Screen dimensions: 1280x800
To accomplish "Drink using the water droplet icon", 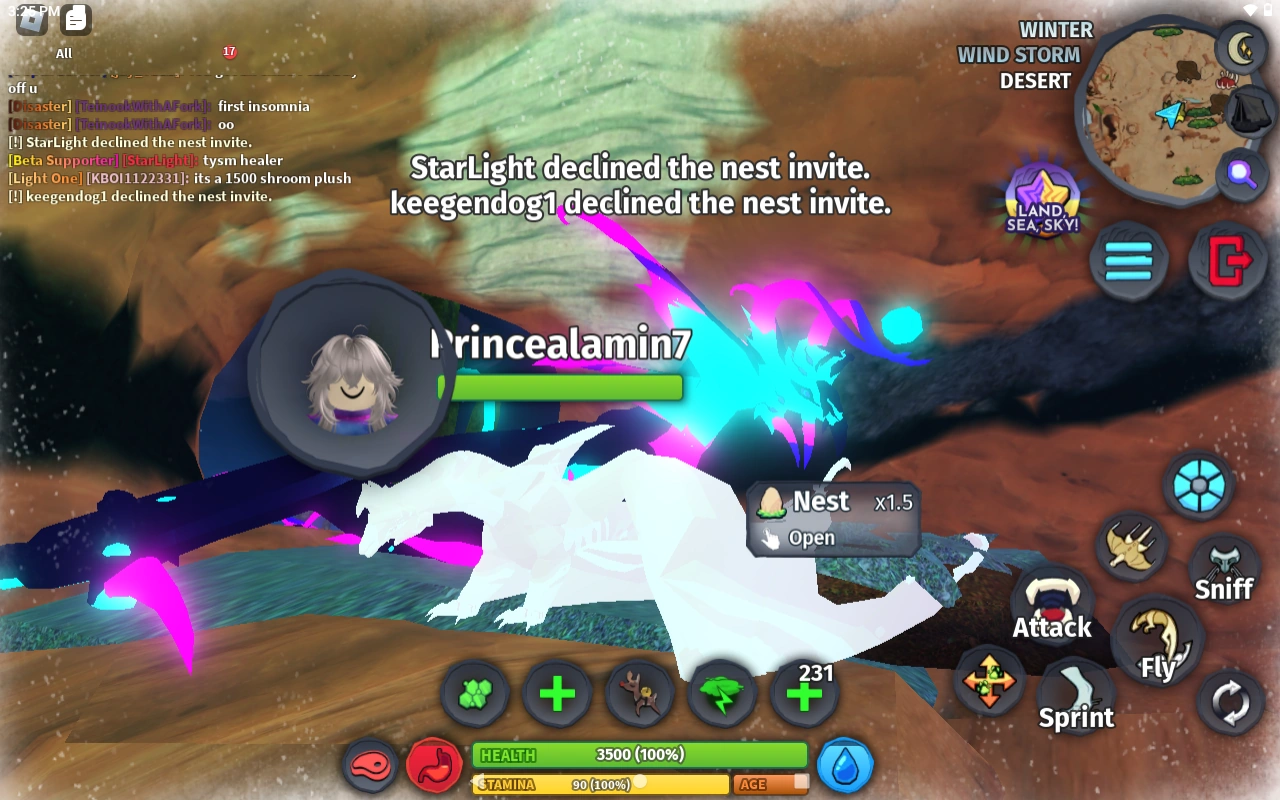I will 845,763.
